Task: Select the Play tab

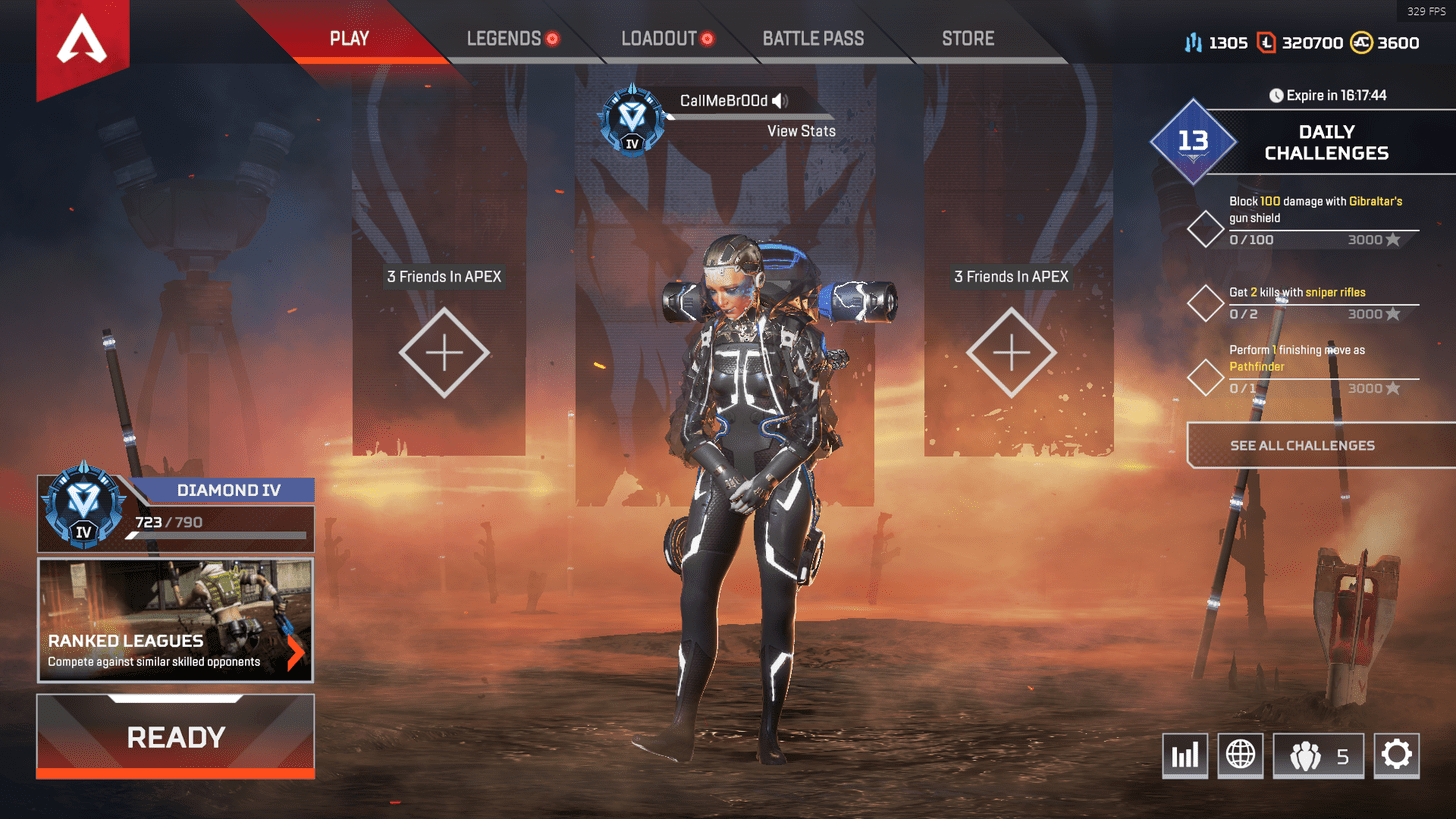Action: tap(349, 39)
